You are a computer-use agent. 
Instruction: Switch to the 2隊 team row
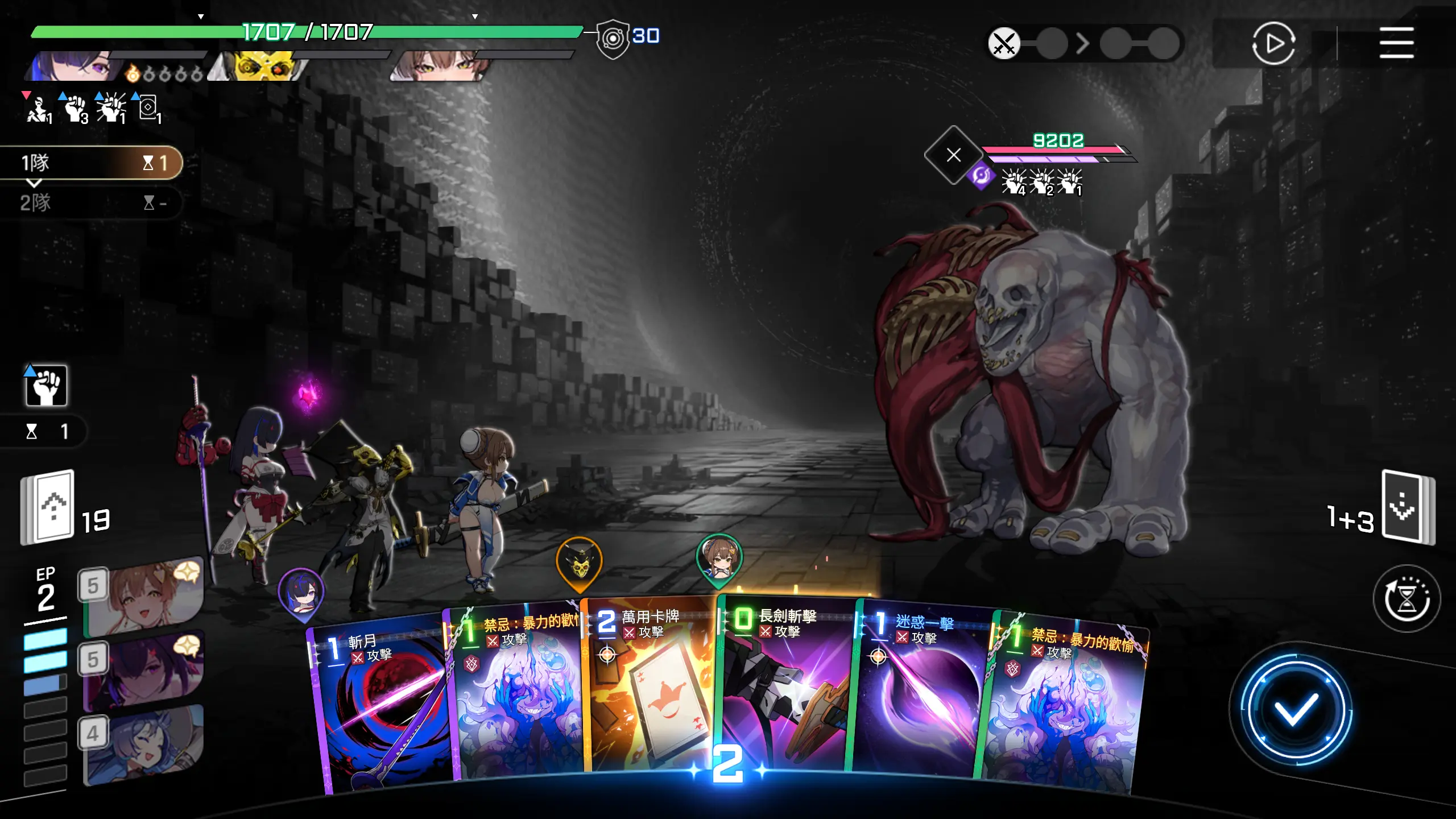click(x=91, y=202)
